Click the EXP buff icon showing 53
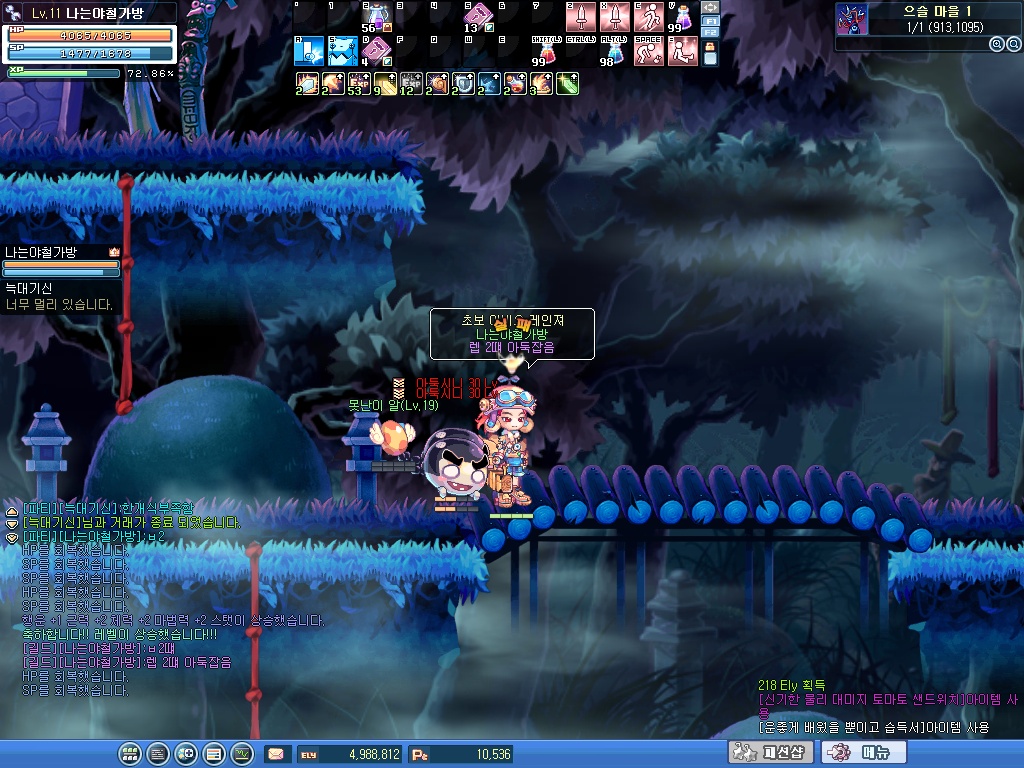 pyautogui.click(x=358, y=84)
